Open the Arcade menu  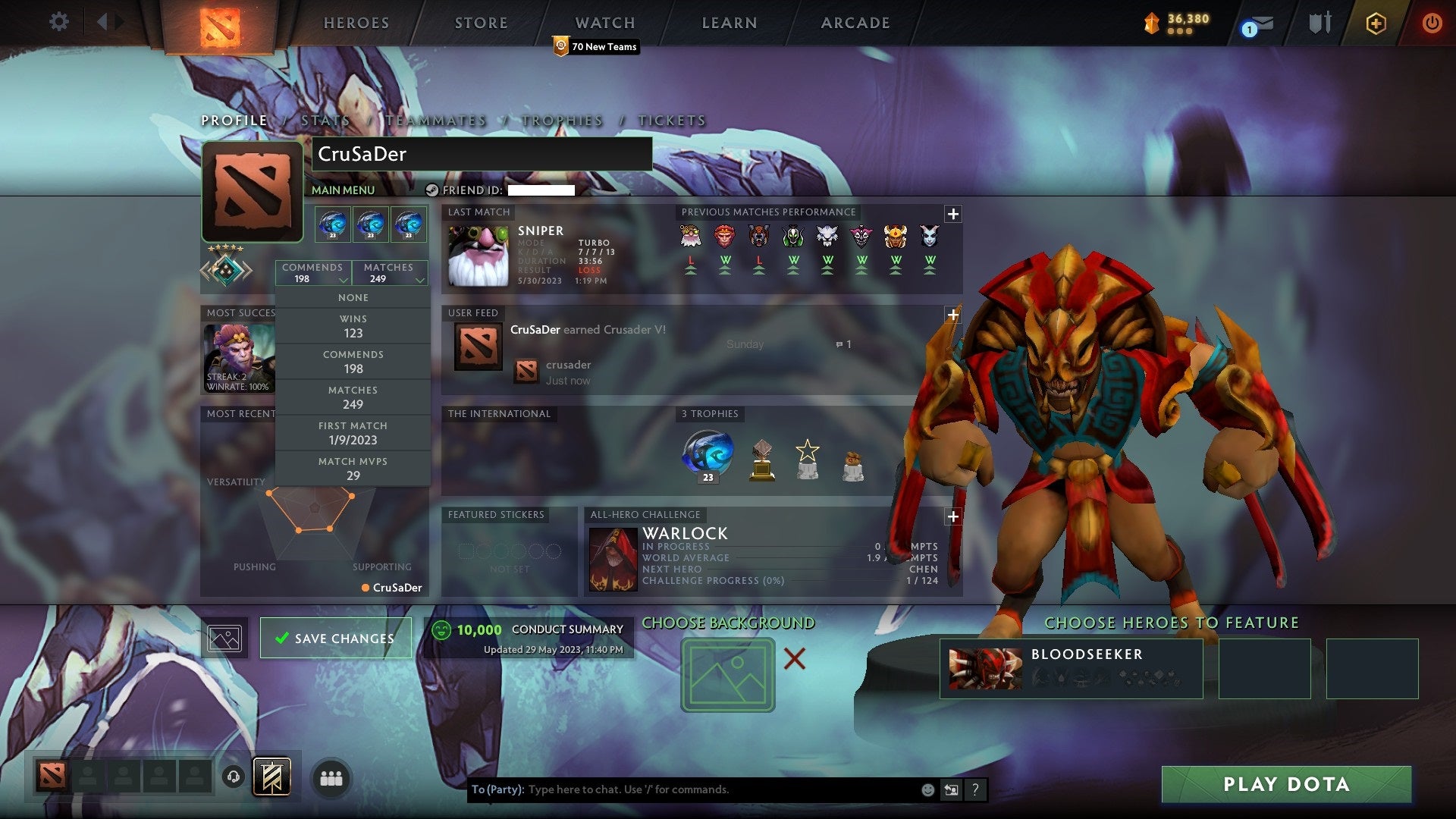point(855,23)
